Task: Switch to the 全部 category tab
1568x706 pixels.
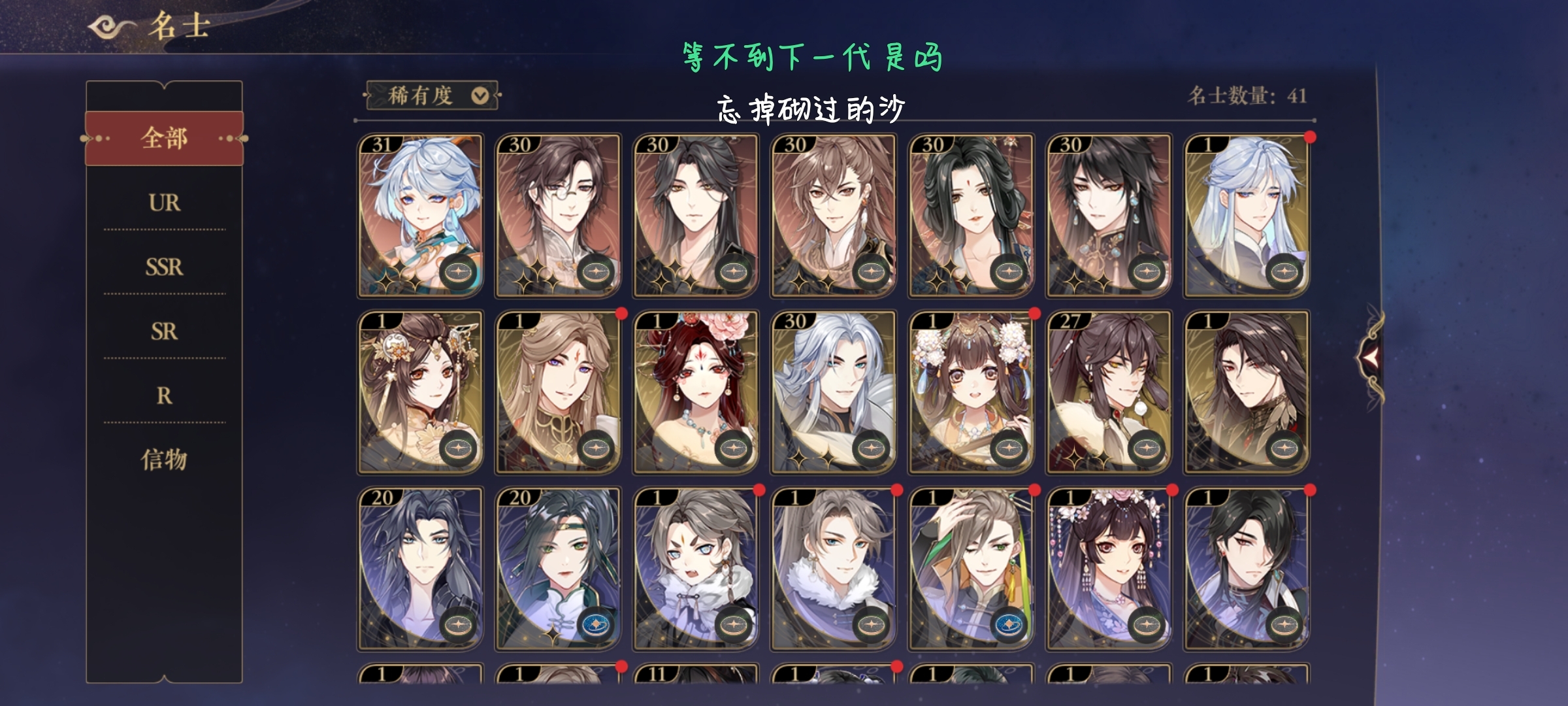Action: point(164,139)
